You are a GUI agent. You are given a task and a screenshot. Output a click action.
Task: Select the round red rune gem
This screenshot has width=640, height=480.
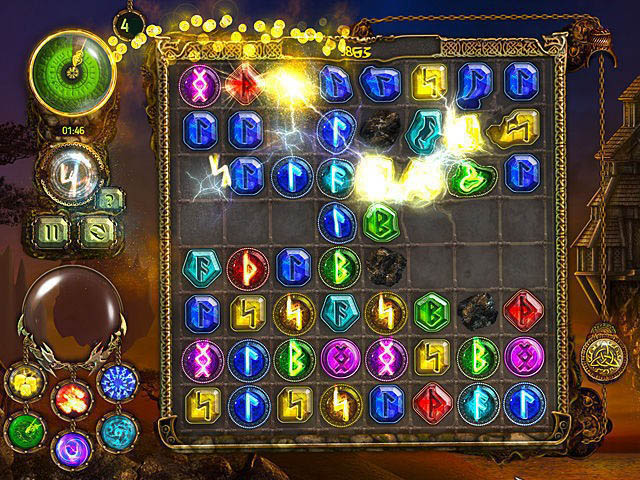tap(247, 267)
